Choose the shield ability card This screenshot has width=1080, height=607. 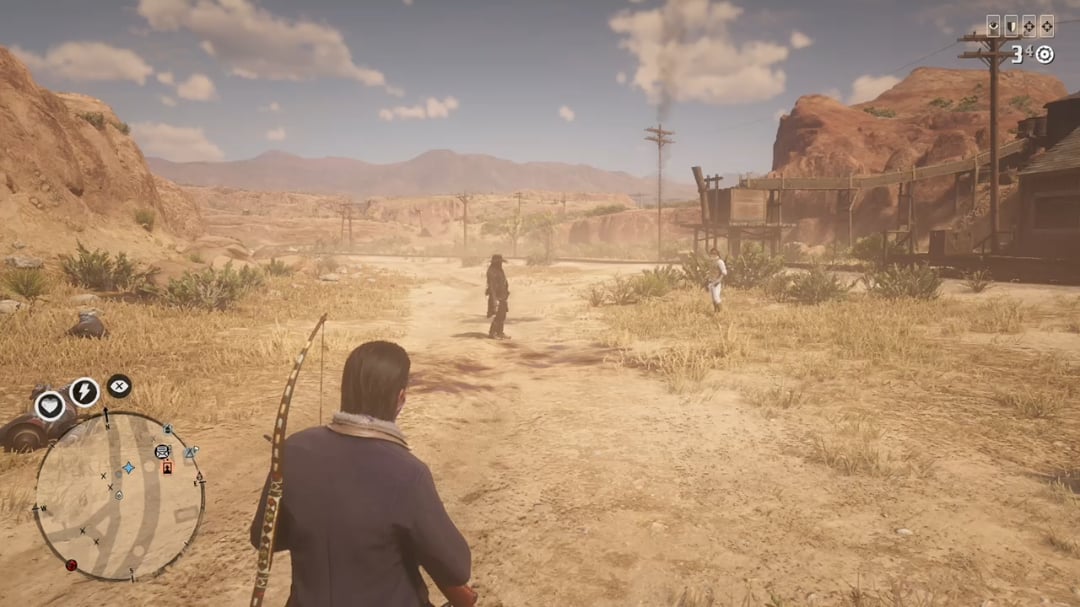click(x=1011, y=26)
